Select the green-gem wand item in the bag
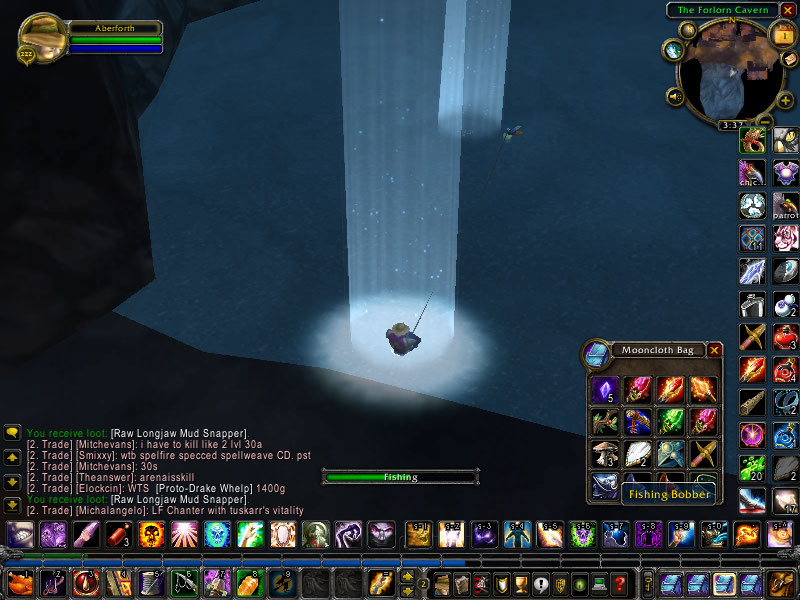The image size is (800, 600). [669, 421]
